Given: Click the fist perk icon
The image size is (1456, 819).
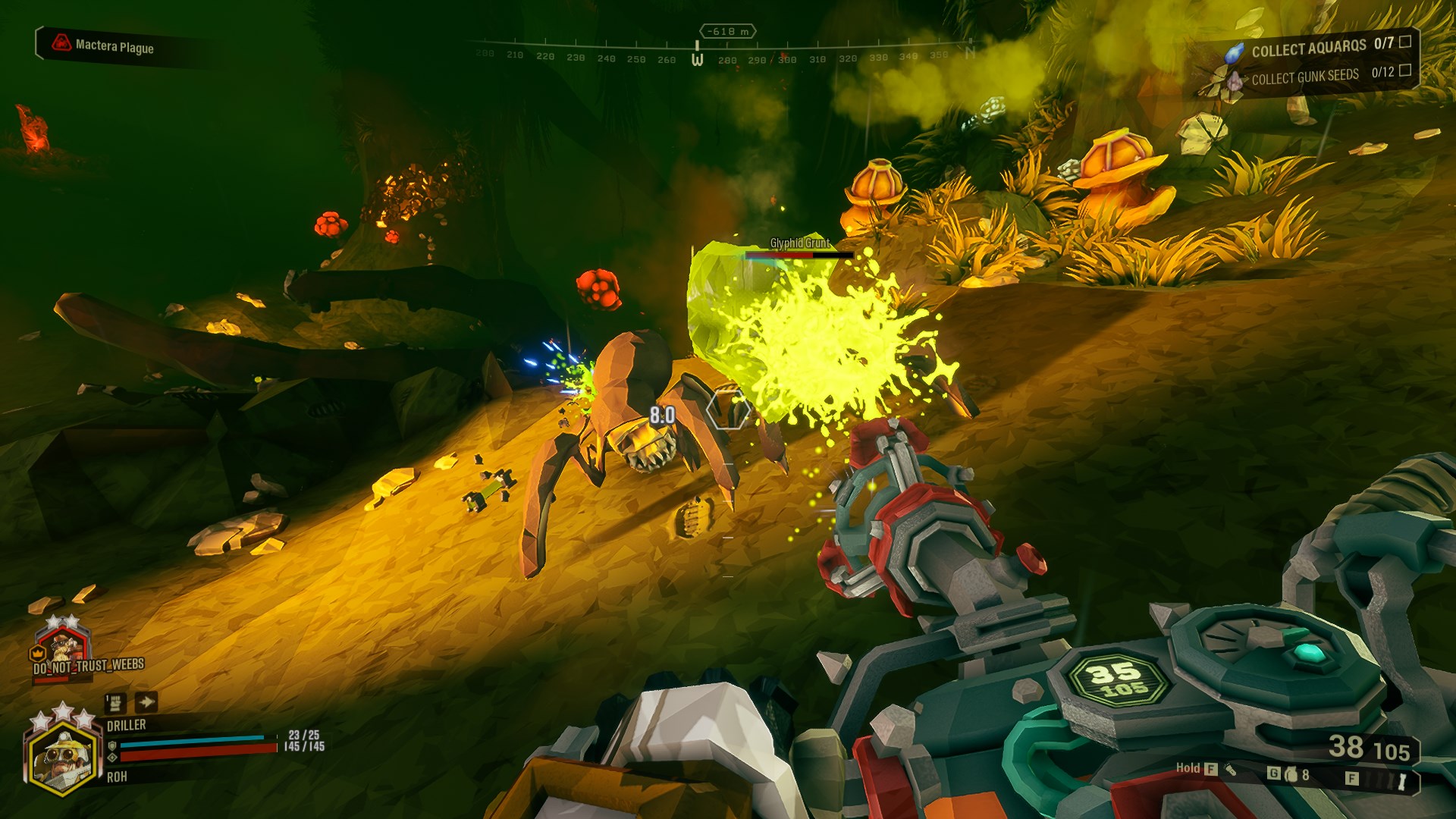Looking at the screenshot, I should coord(115,702).
